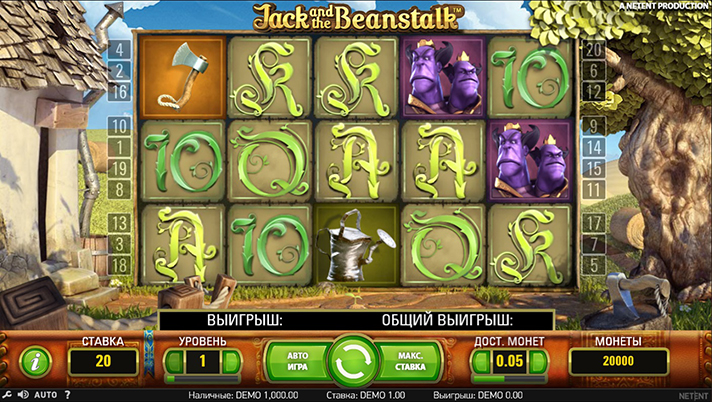Set max bet with МАКС. СТАВКА
The image size is (712, 402).
[x=408, y=360]
